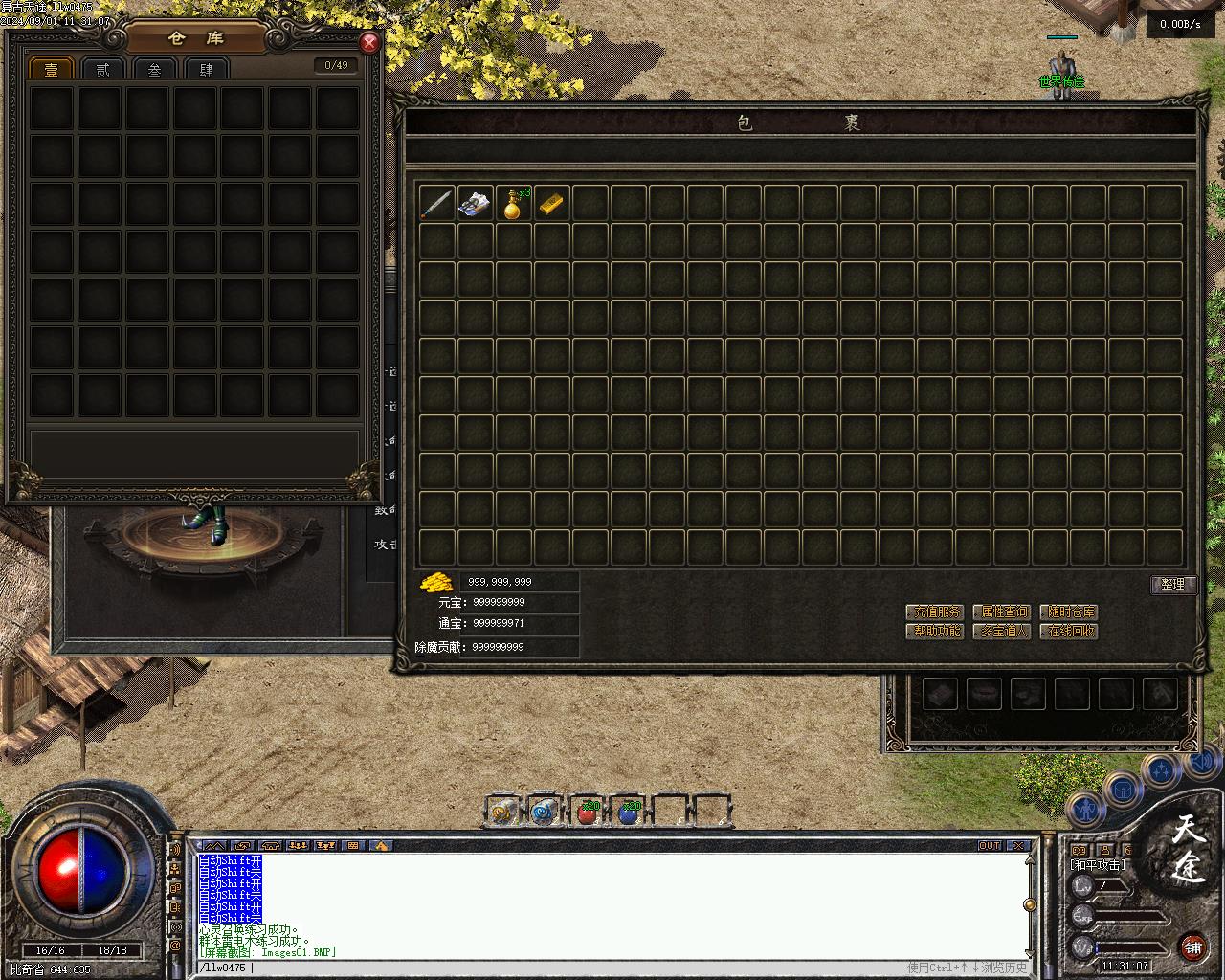
Task: Select the gold bar item slot
Action: point(551,203)
